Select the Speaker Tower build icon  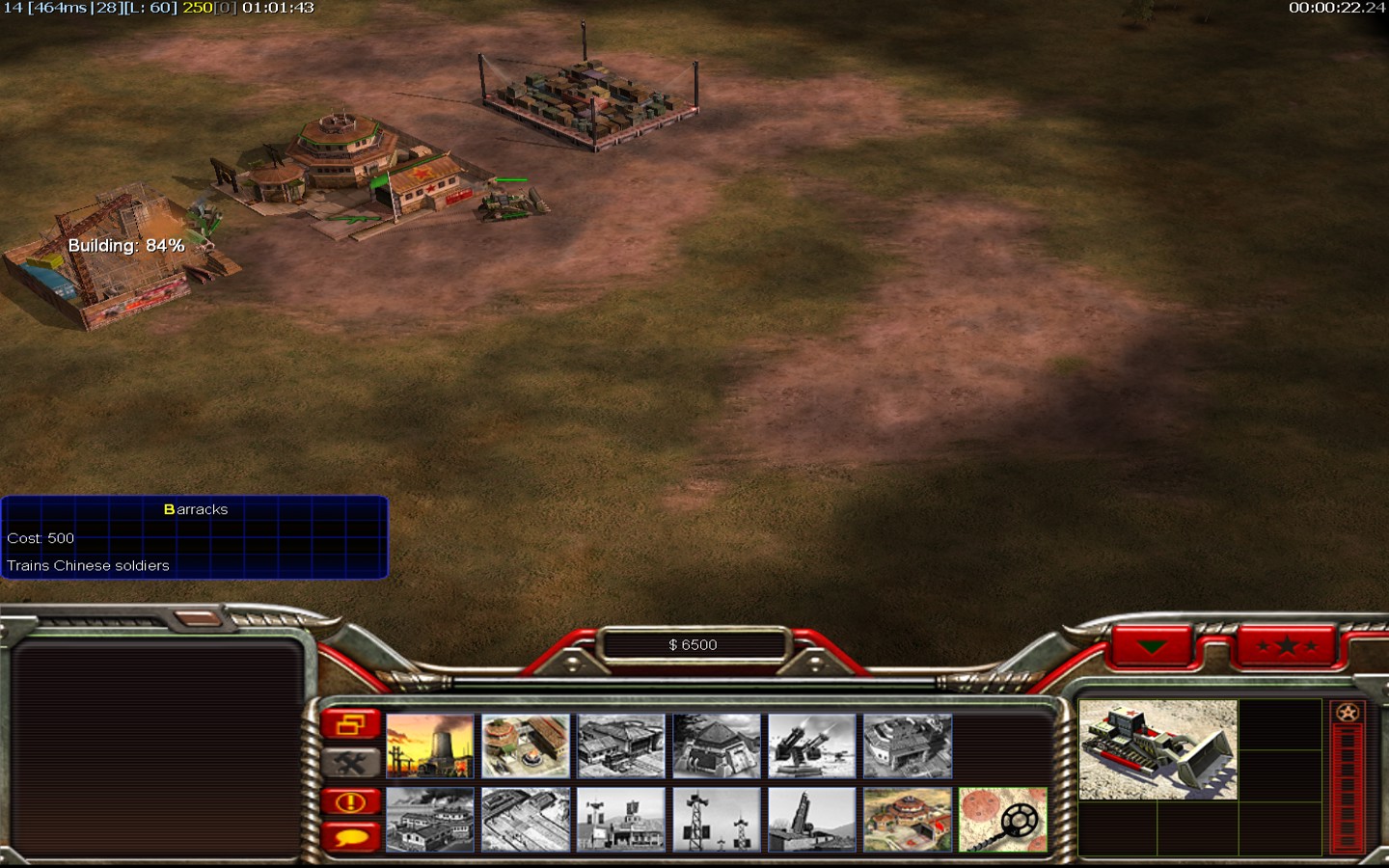pos(716,820)
